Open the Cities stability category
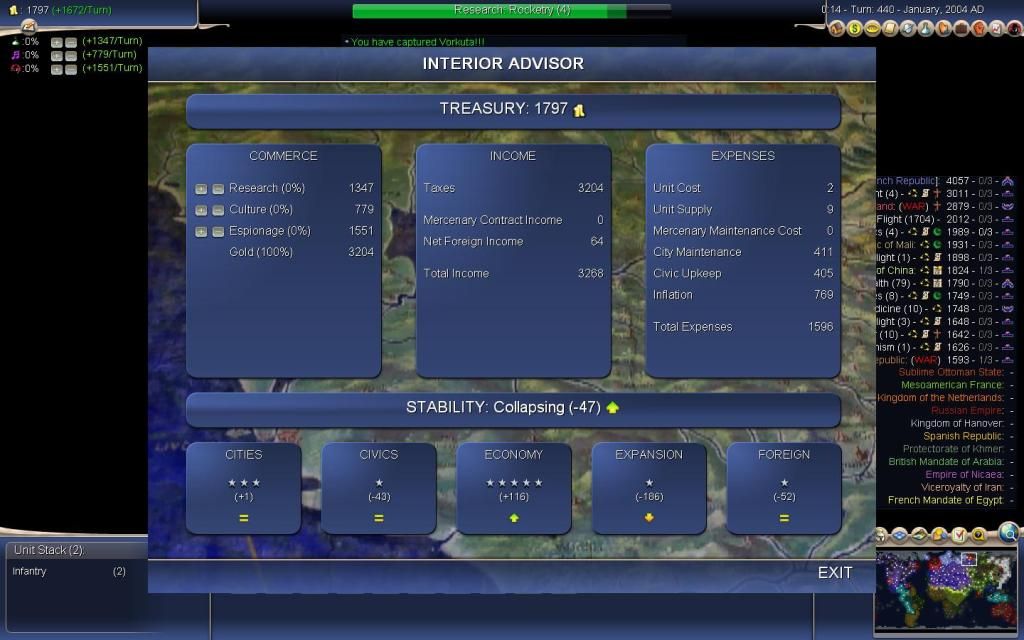This screenshot has height=640, width=1024. pos(243,488)
